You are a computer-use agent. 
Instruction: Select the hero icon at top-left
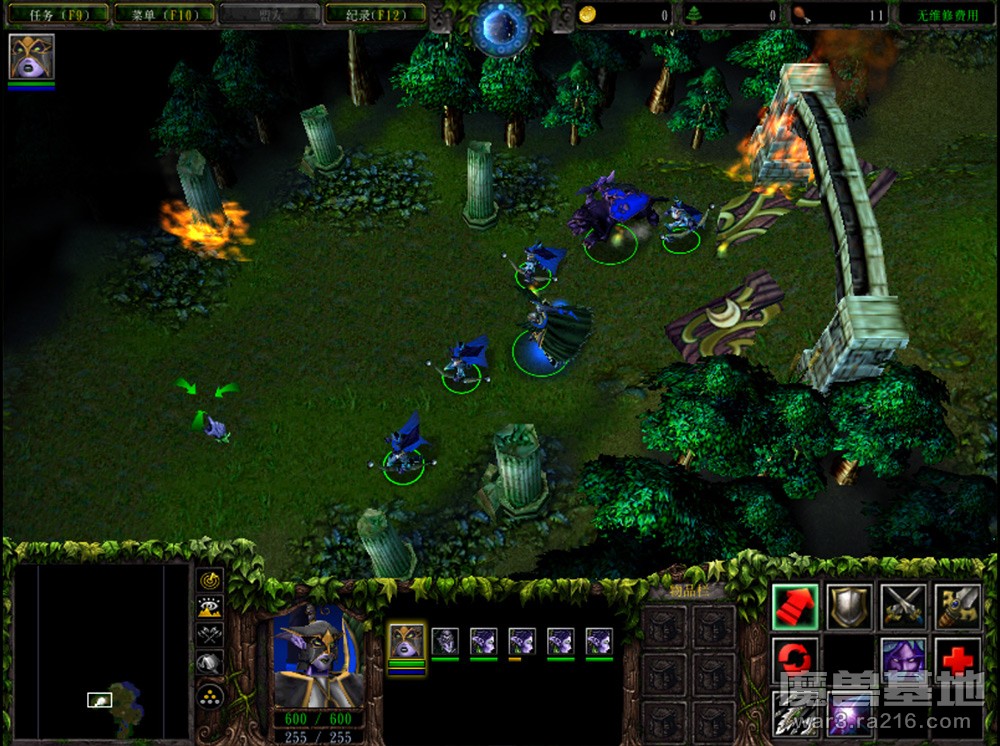(x=31, y=56)
